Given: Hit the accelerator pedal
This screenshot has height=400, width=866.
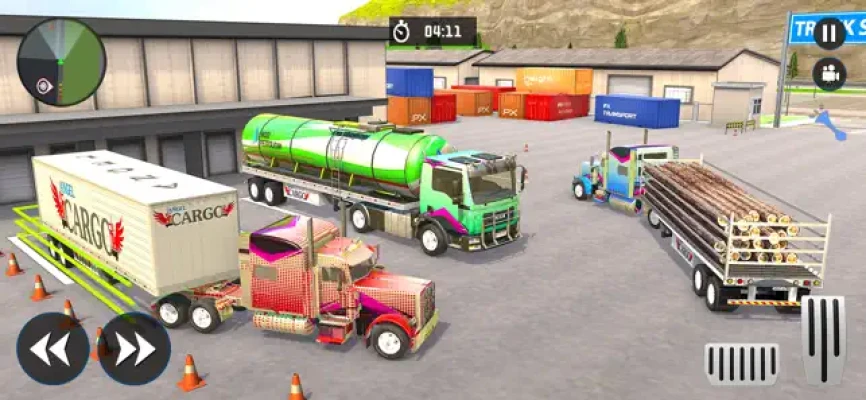Looking at the screenshot, I should (823, 340).
